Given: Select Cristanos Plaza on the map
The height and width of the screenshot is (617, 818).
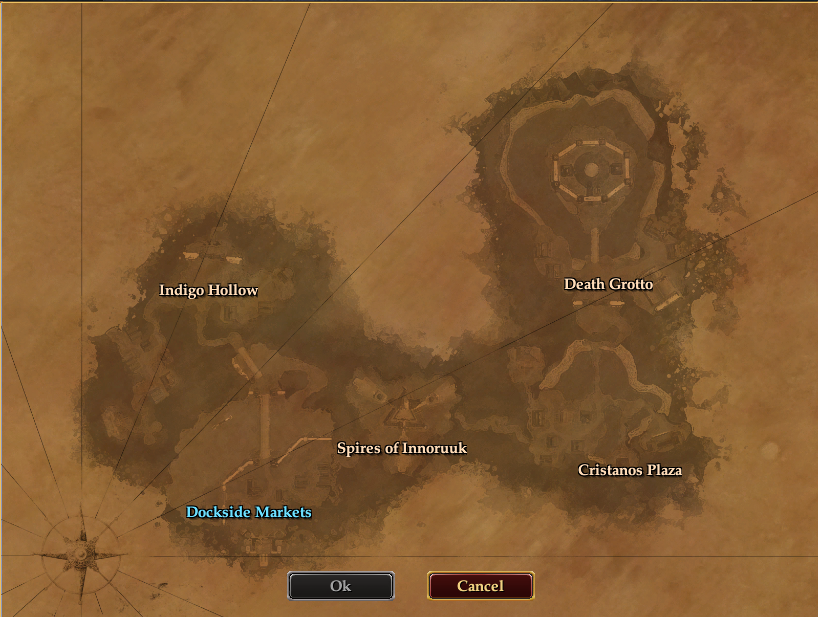Looking at the screenshot, I should [x=630, y=469].
